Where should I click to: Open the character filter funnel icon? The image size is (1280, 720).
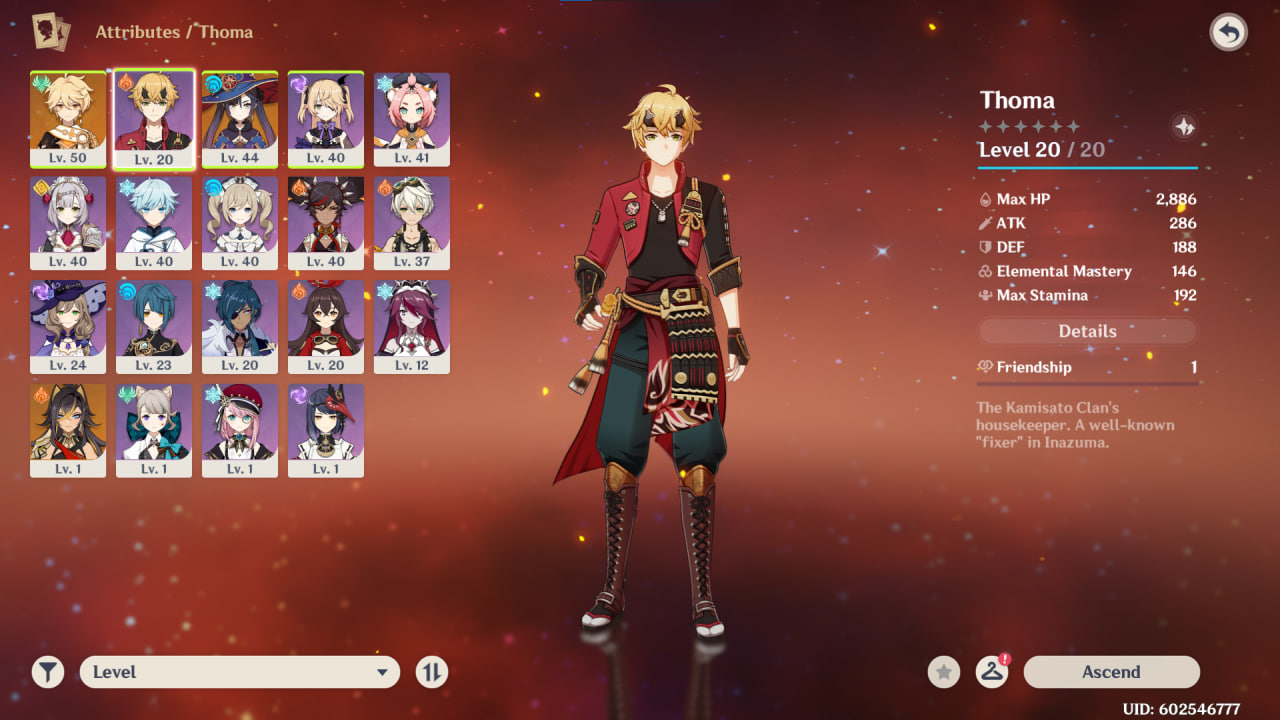(x=47, y=672)
